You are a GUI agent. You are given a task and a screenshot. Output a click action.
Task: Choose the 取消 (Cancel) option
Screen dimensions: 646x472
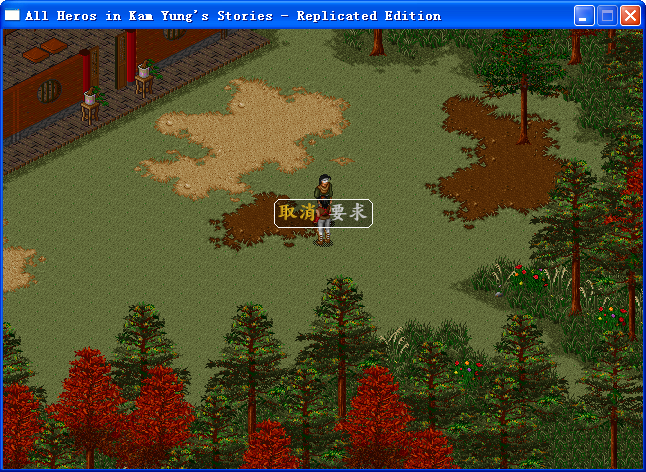tap(297, 213)
